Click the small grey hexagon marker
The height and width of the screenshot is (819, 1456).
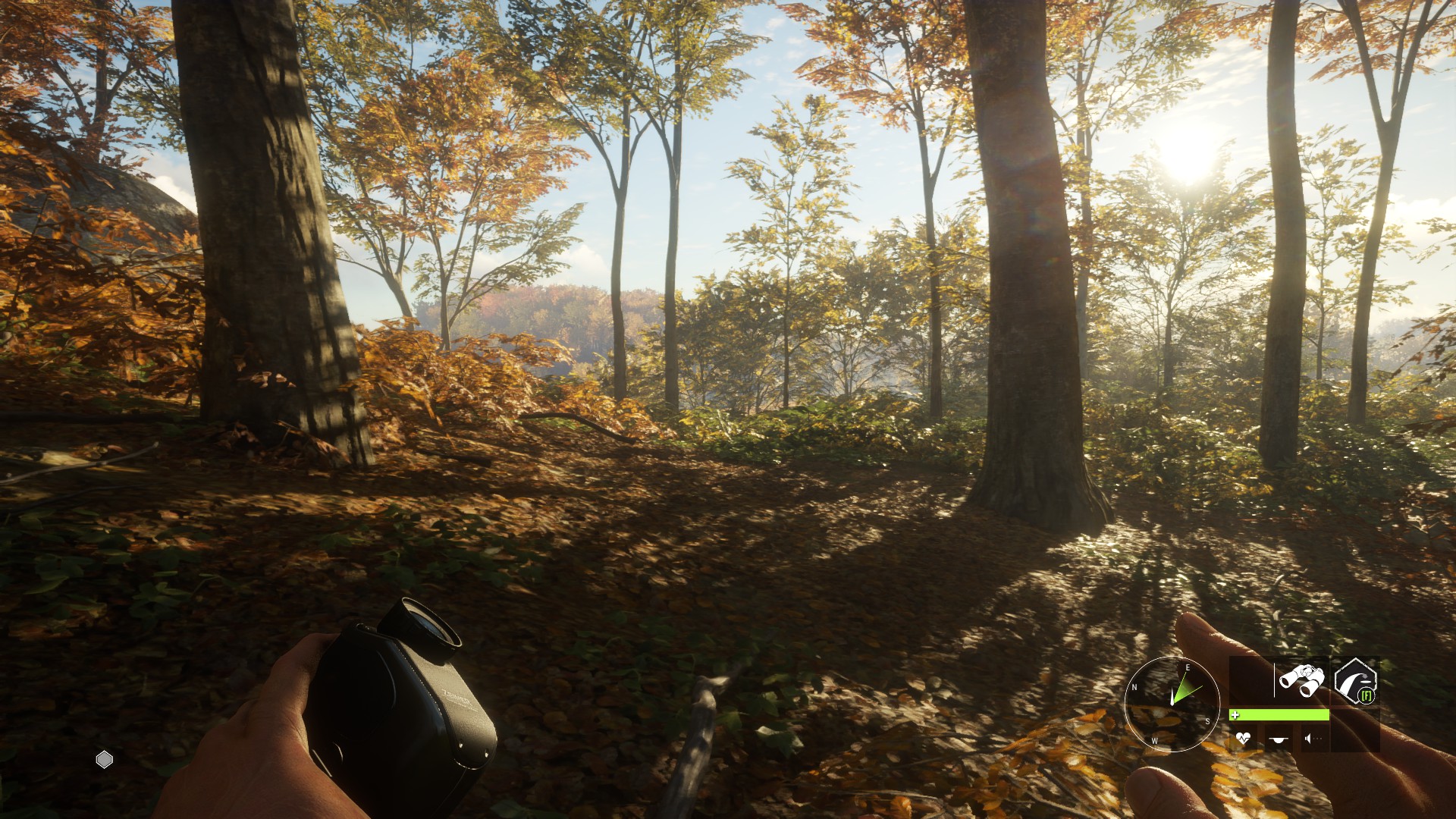(x=105, y=759)
